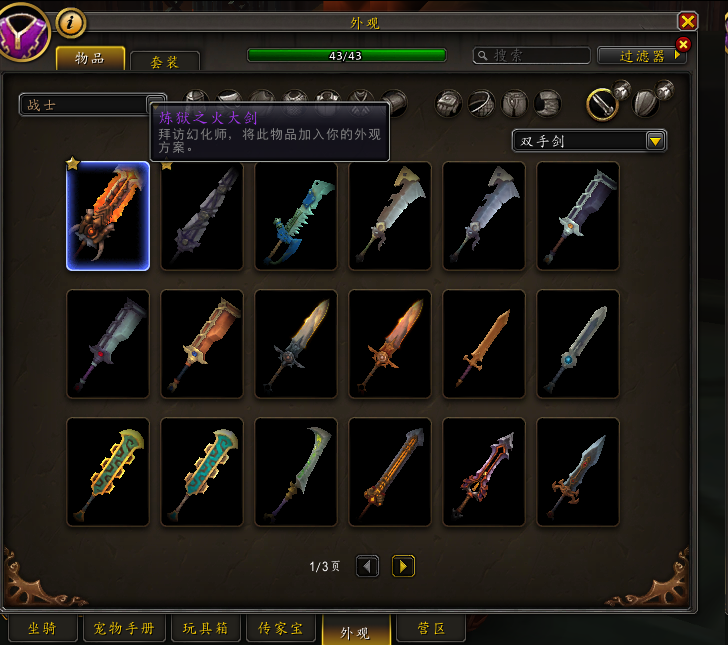Image resolution: width=728 pixels, height=645 pixels.
Task: Click the 搜索 search box
Action: (x=532, y=56)
